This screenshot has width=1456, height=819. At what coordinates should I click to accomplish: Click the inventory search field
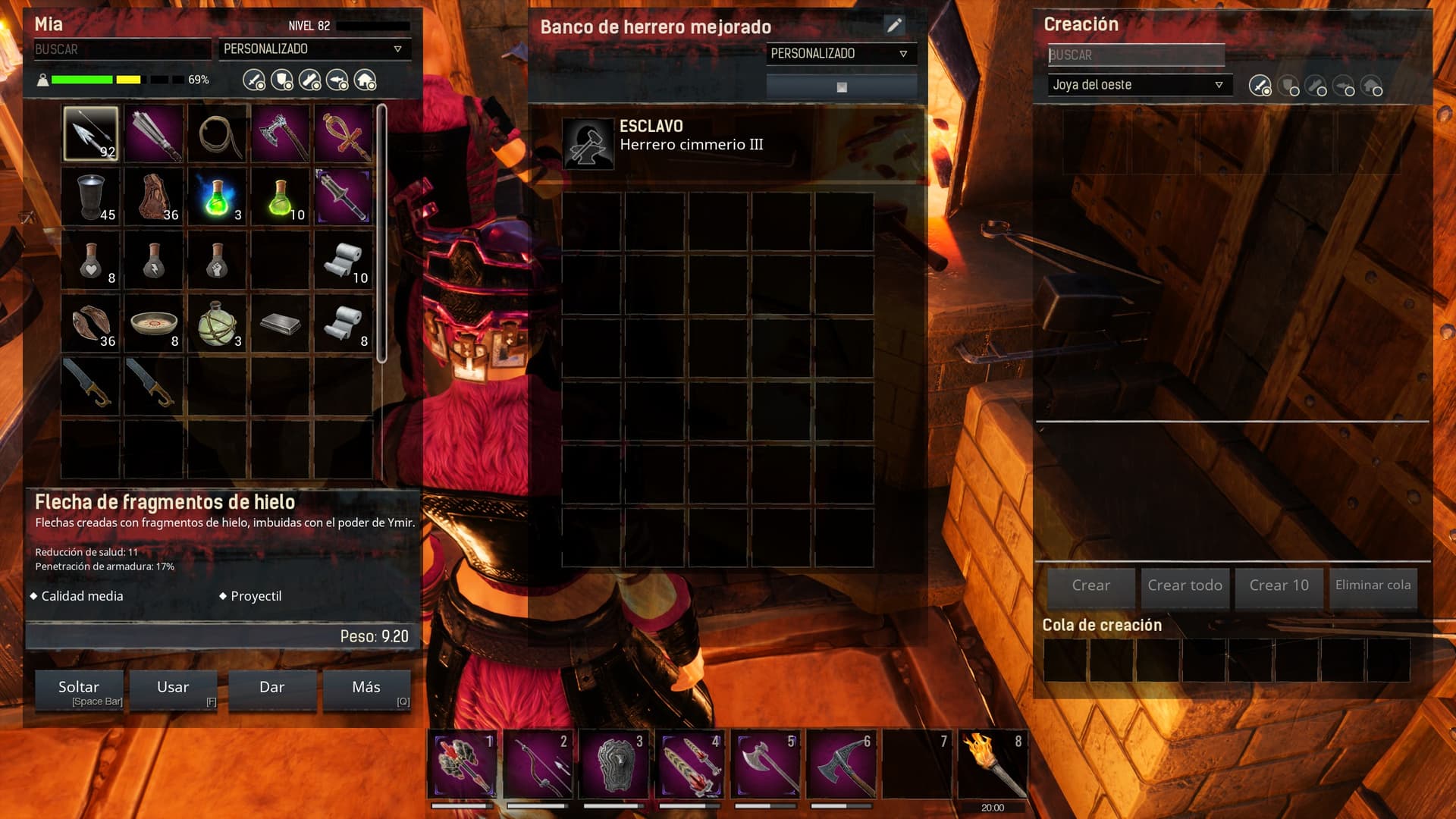click(x=121, y=49)
